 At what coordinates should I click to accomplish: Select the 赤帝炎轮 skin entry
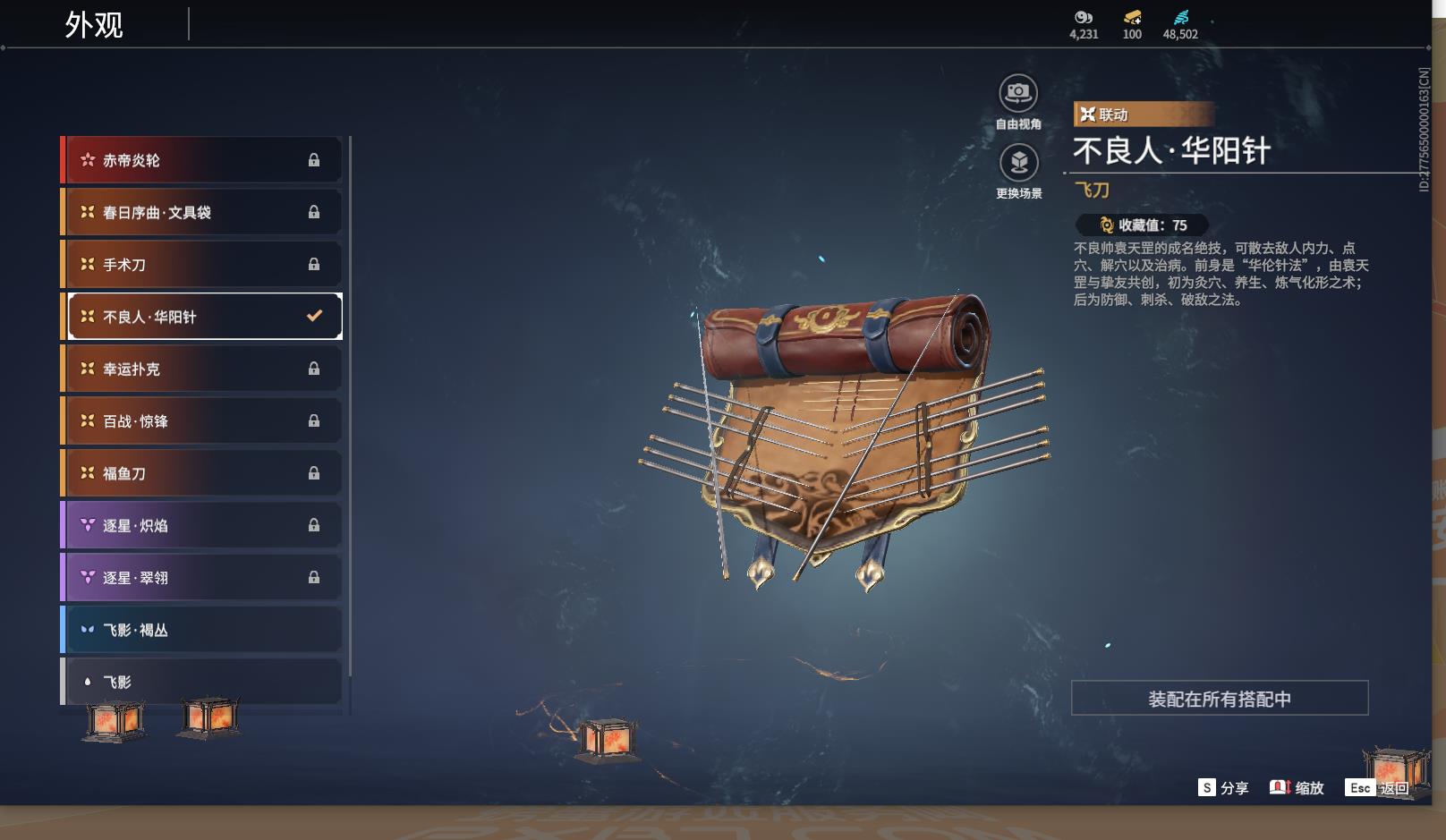click(203, 160)
